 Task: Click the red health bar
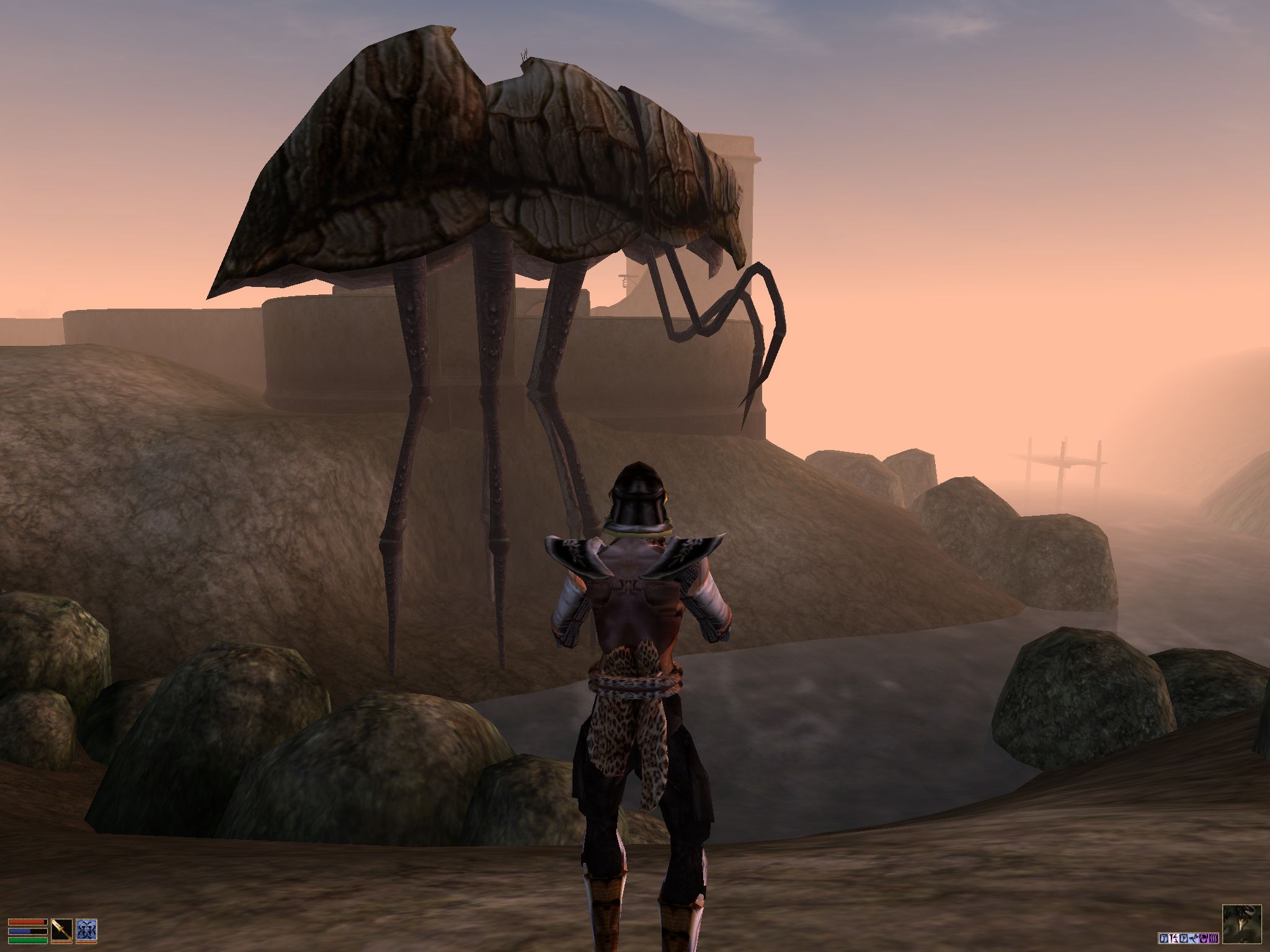pyautogui.click(x=27, y=923)
